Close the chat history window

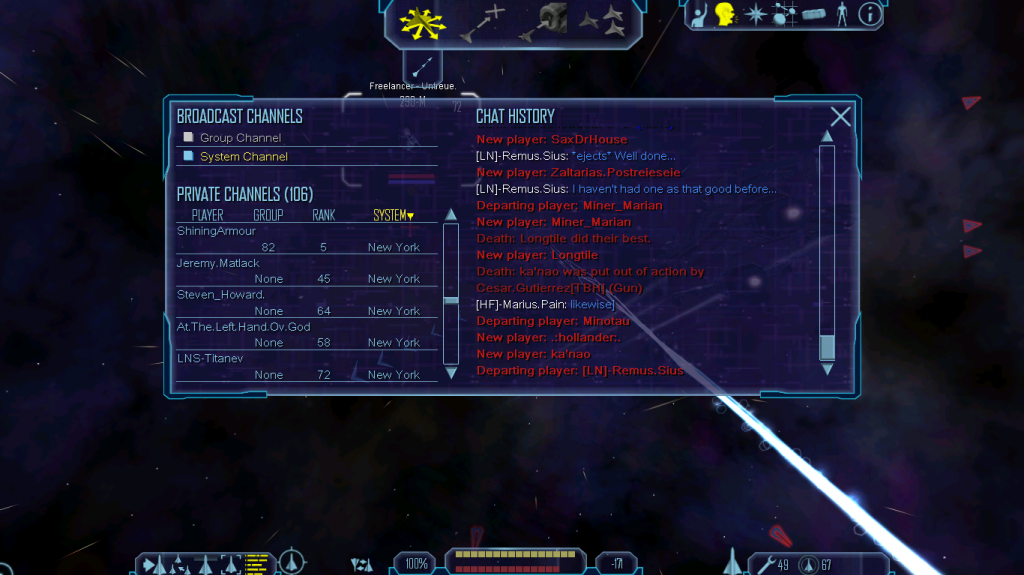pyautogui.click(x=841, y=117)
